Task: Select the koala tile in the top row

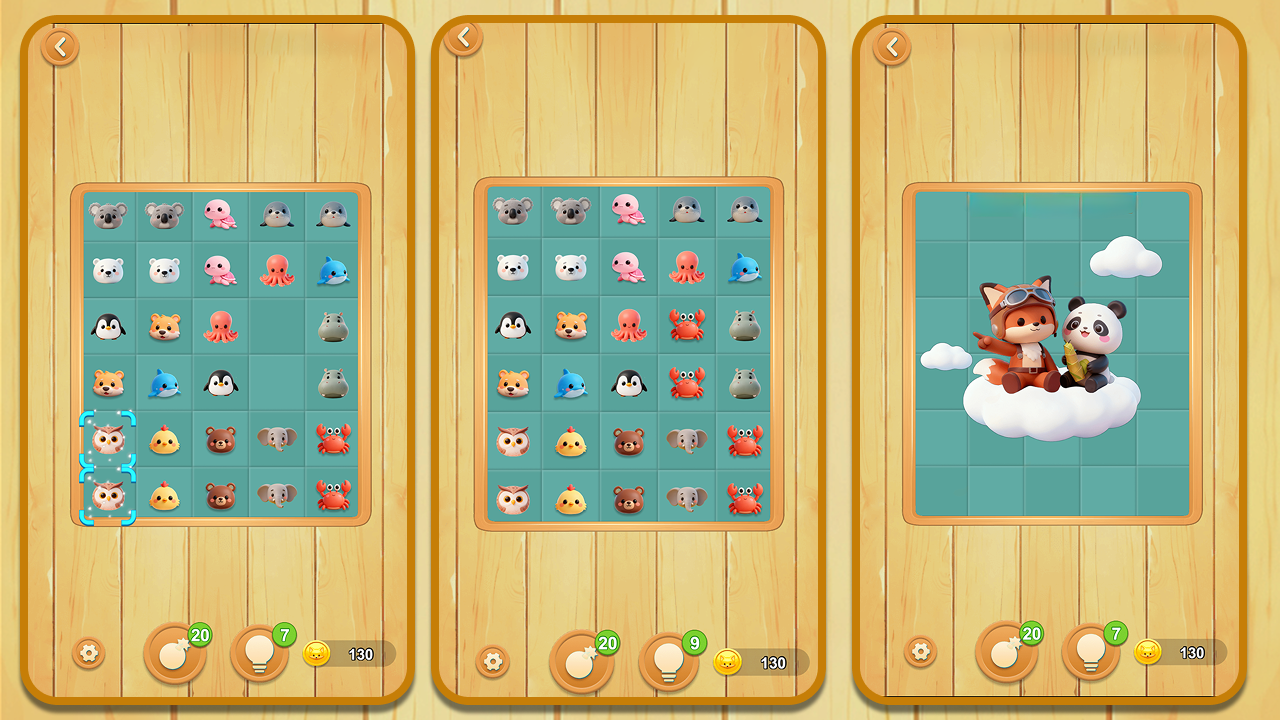Action: [x=108, y=215]
